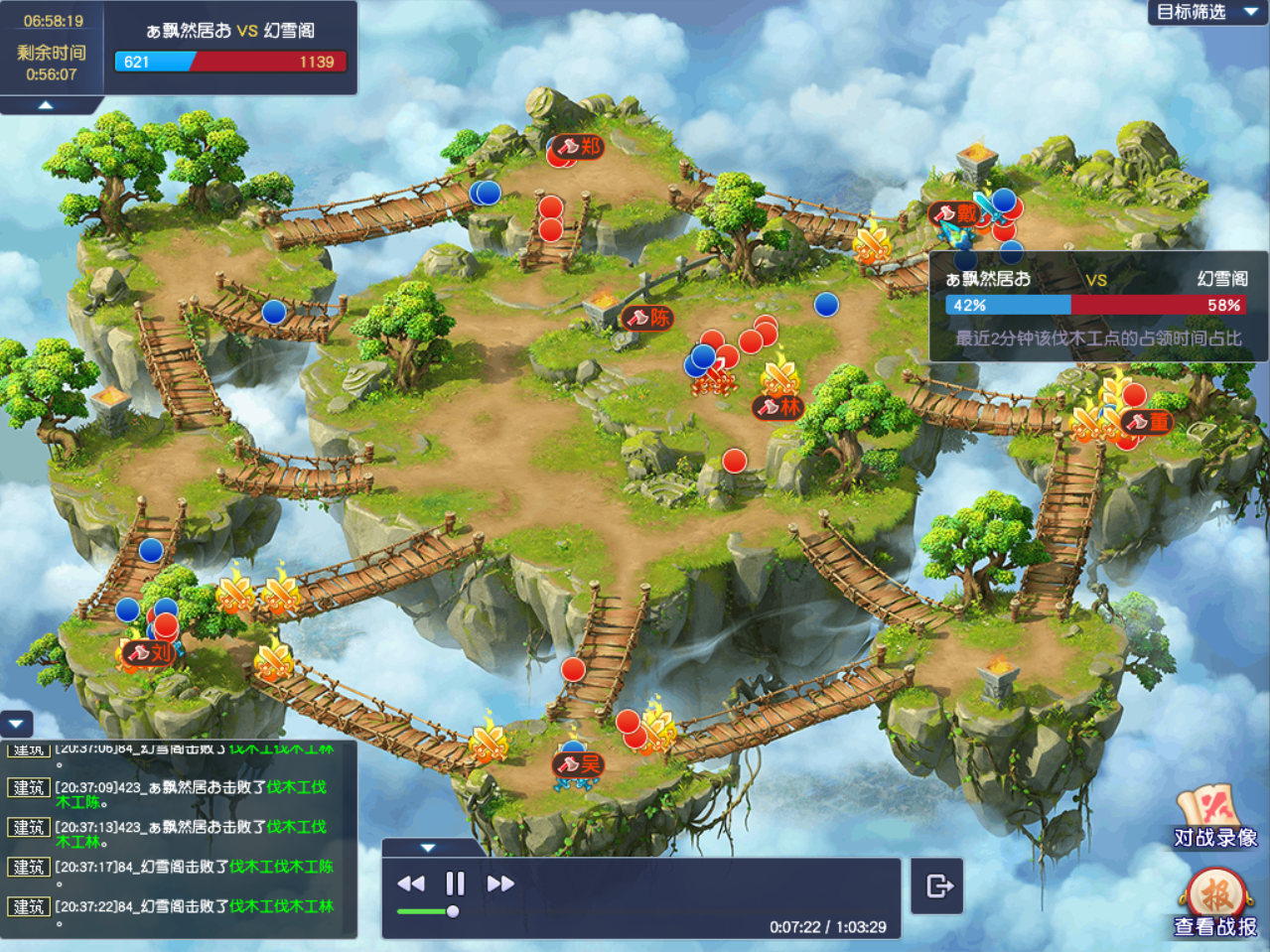
Task: Fast-forward the battle replay
Action: click(500, 884)
